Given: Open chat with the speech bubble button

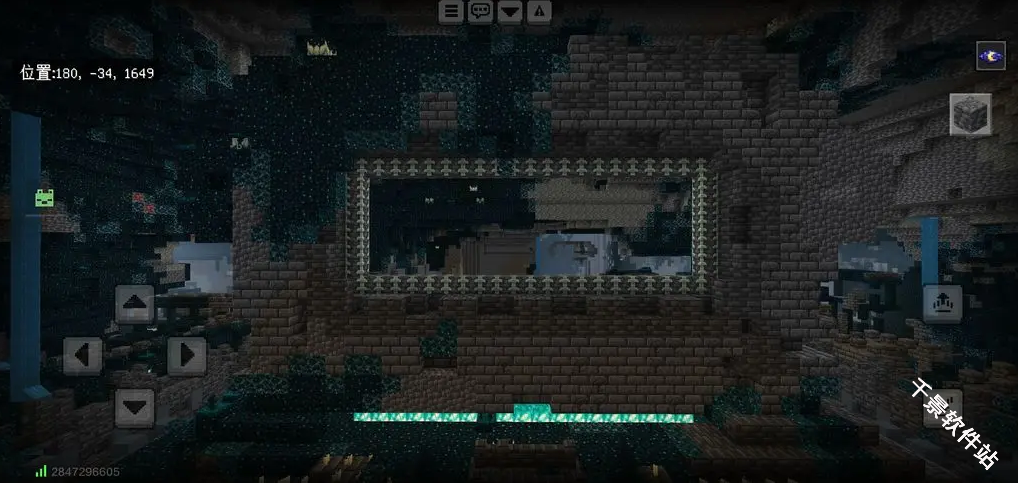Looking at the screenshot, I should (481, 11).
